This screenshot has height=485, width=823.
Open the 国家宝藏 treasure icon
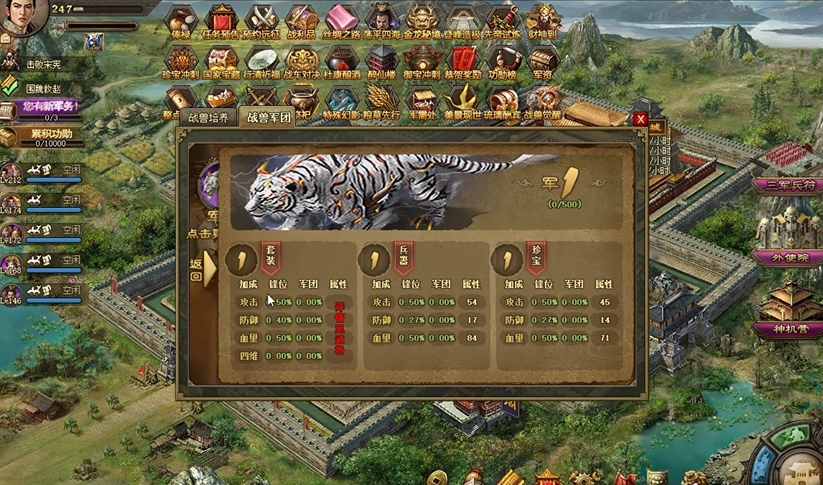[220, 62]
